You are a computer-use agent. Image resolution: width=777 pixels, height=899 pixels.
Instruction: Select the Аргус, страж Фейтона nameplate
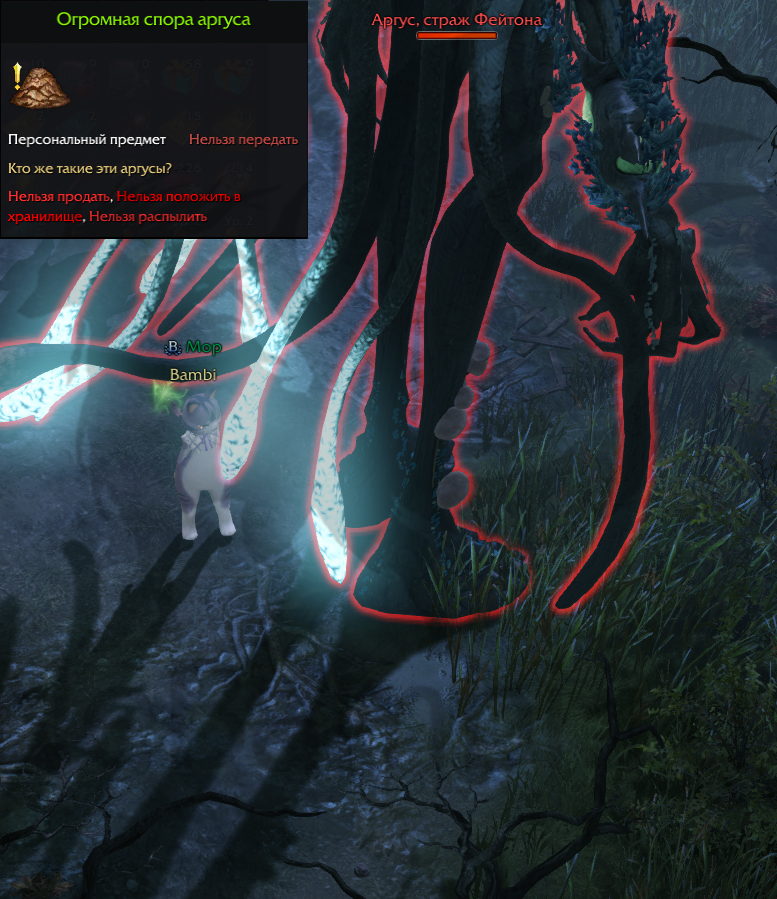pyautogui.click(x=457, y=20)
